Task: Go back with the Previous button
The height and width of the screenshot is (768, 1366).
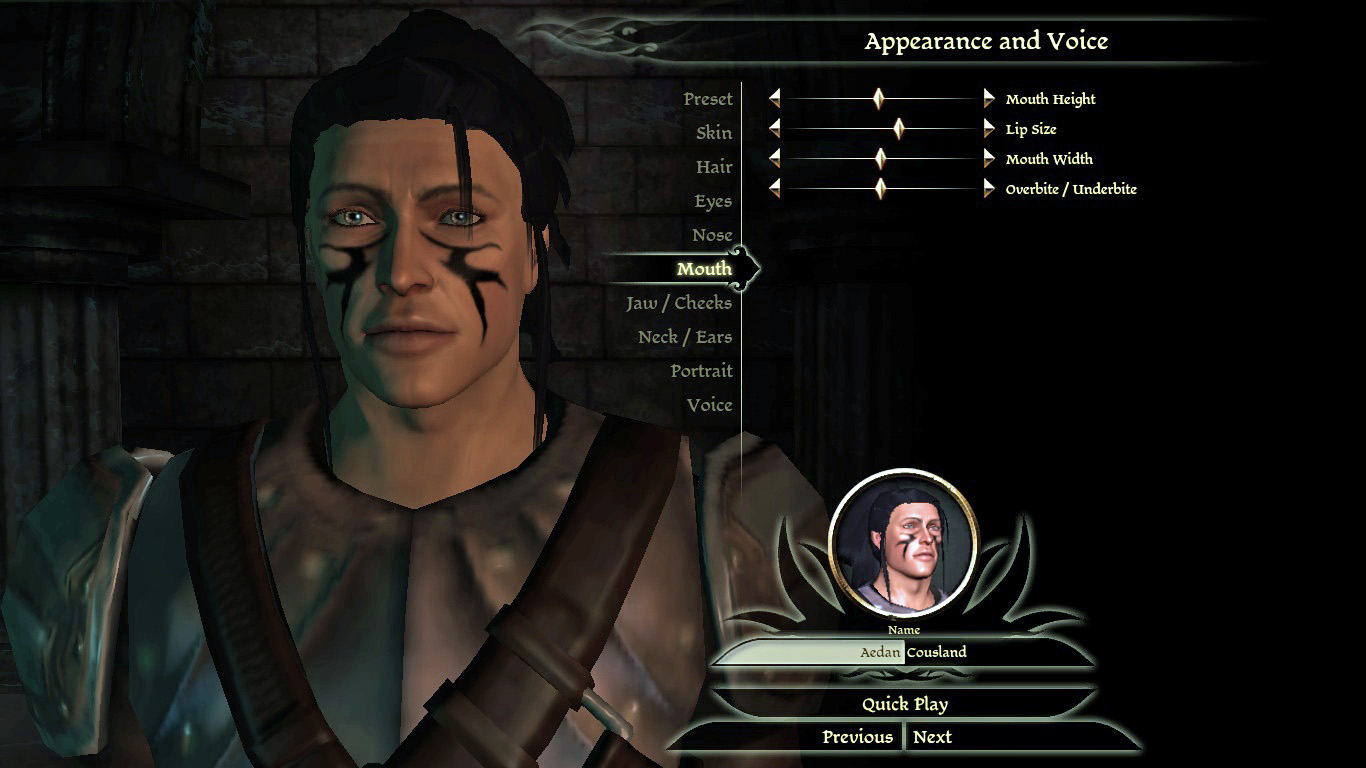Action: (857, 737)
